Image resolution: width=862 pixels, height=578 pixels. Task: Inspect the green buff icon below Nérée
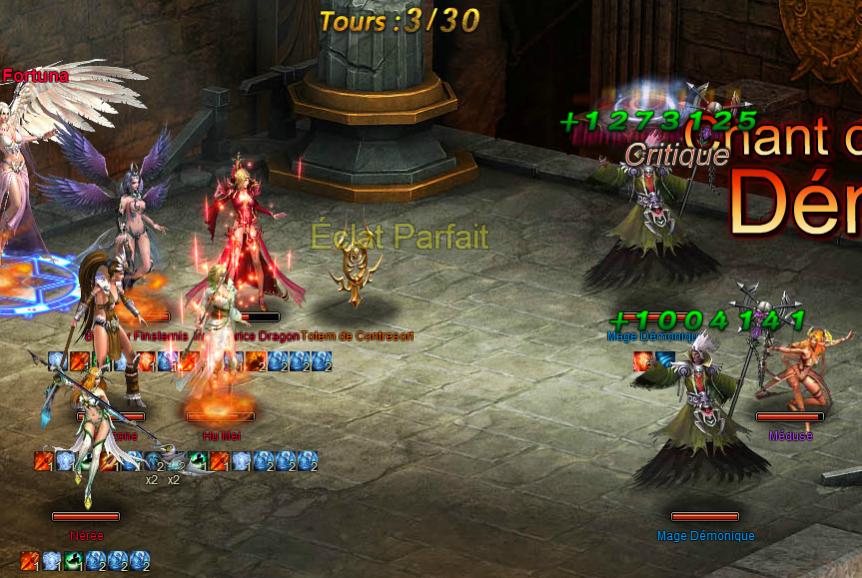74,561
